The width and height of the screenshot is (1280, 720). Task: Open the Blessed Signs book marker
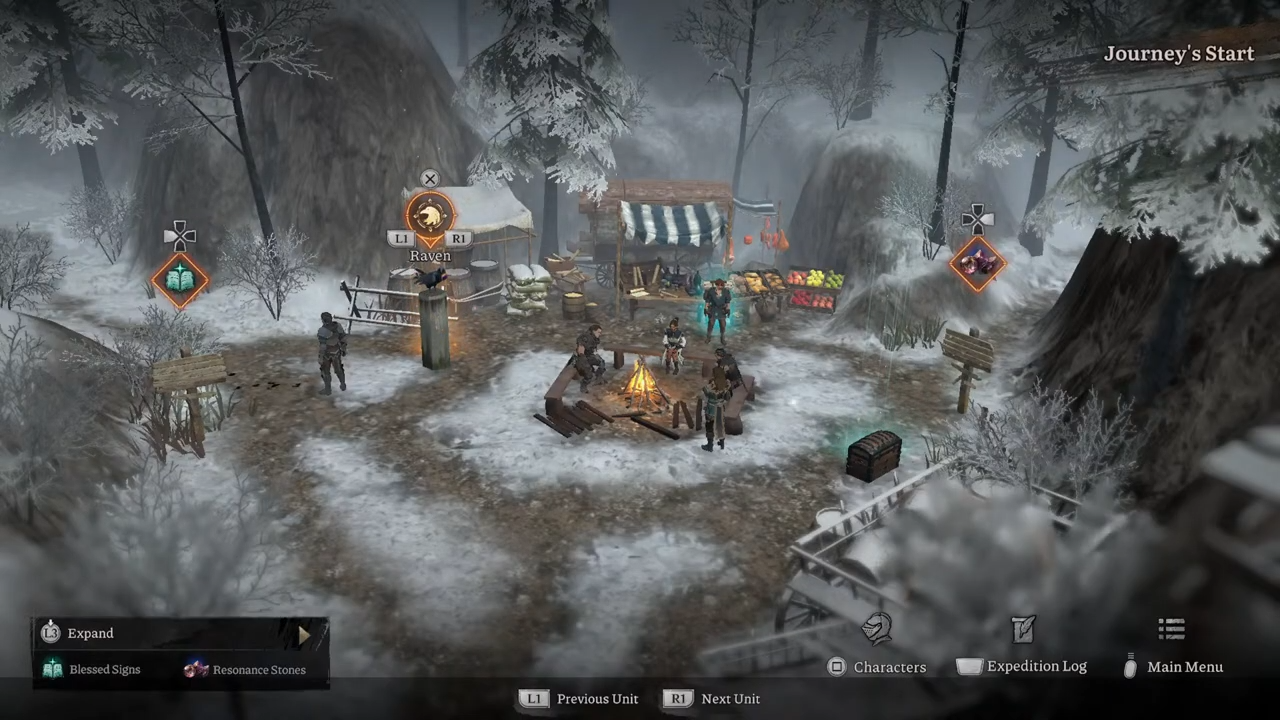(x=180, y=280)
